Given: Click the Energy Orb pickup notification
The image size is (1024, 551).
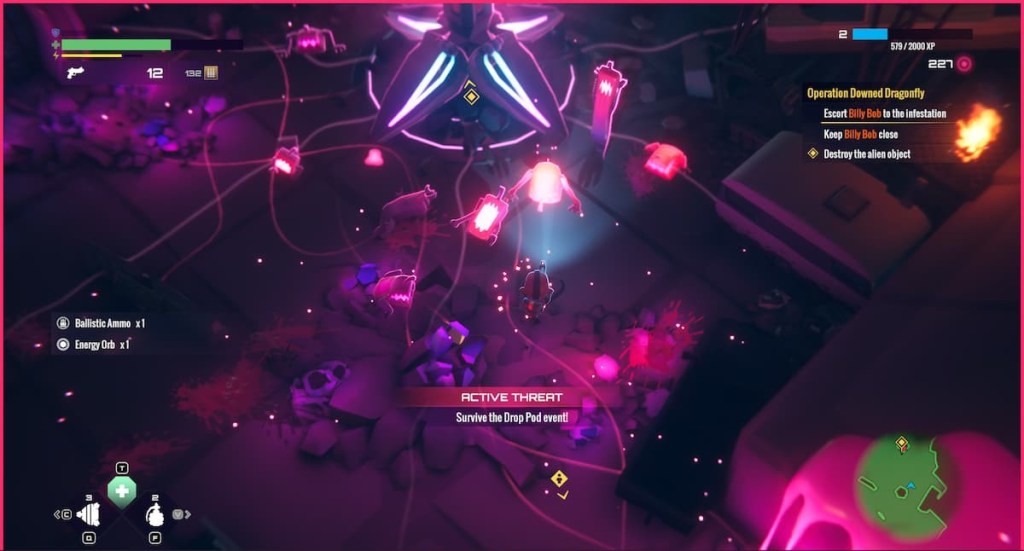Looking at the screenshot, I should [x=96, y=344].
